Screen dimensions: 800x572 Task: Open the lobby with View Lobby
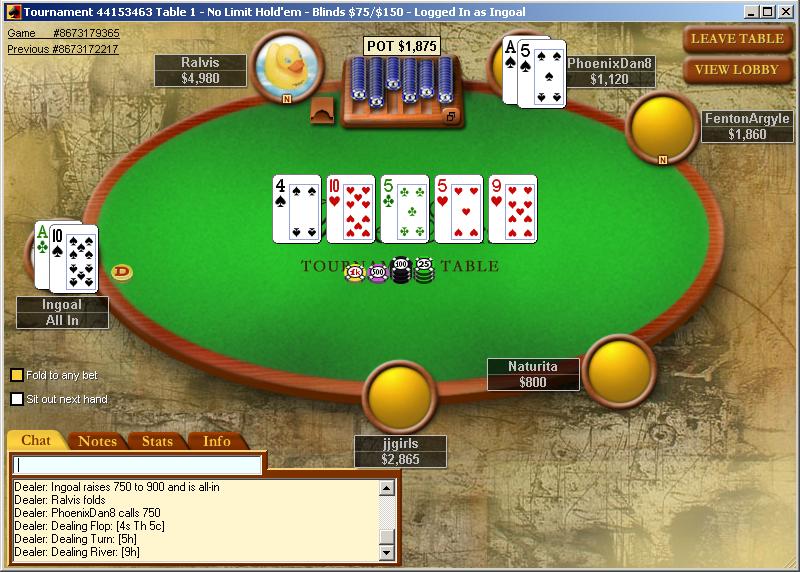[x=737, y=70]
